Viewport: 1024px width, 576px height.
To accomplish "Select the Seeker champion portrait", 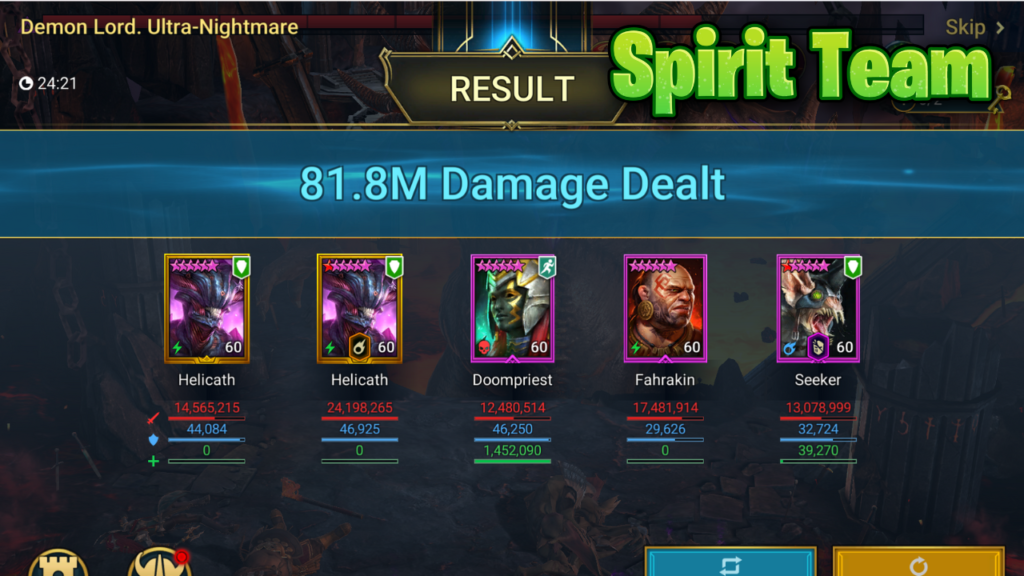I will (x=818, y=308).
